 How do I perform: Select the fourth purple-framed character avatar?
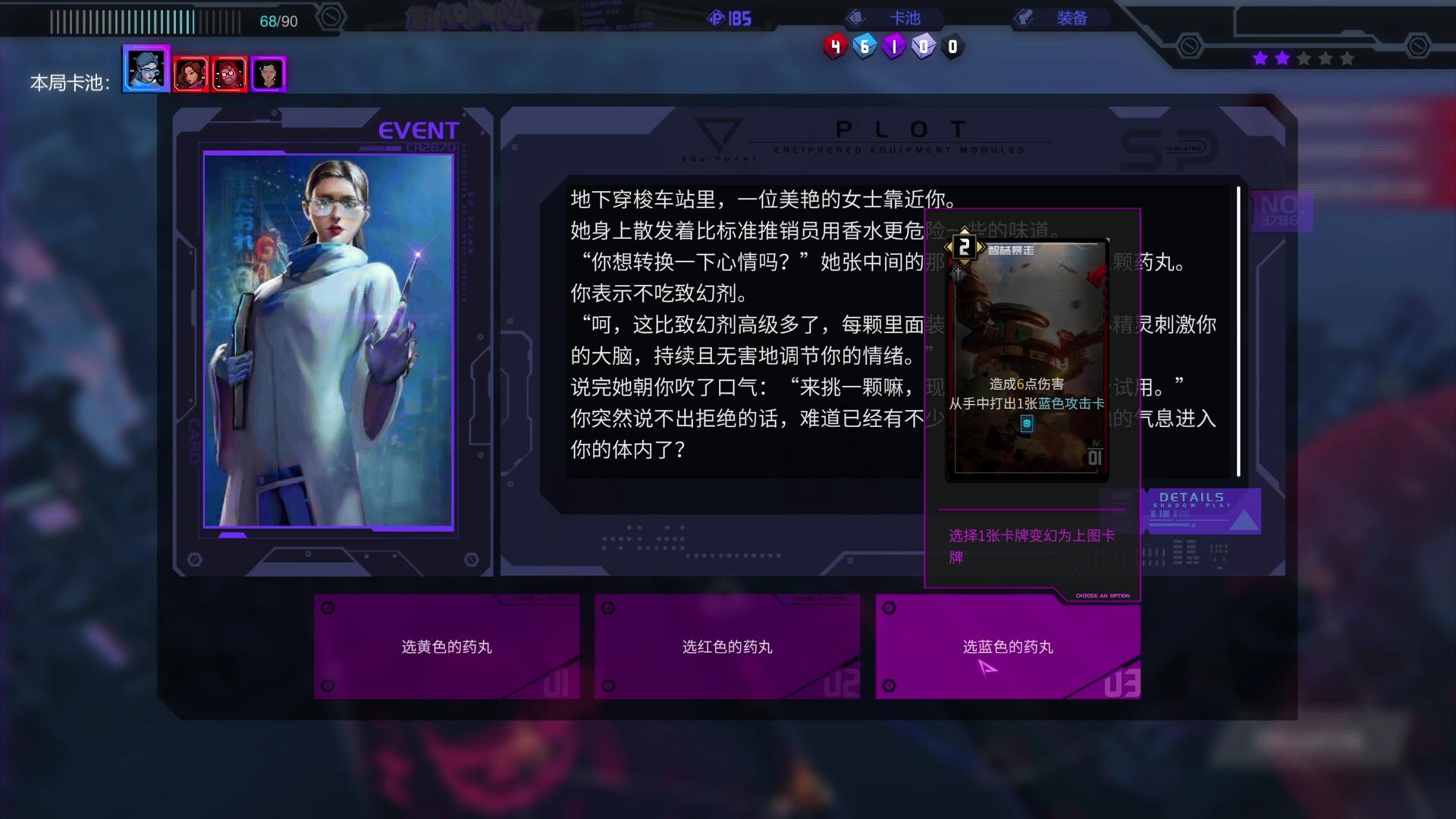coord(269,72)
